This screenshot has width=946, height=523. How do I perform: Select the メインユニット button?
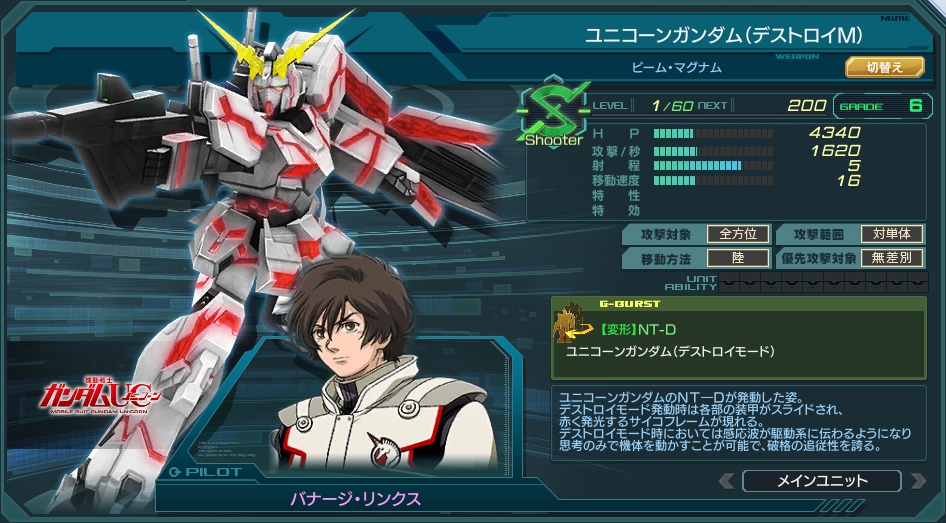(822, 481)
